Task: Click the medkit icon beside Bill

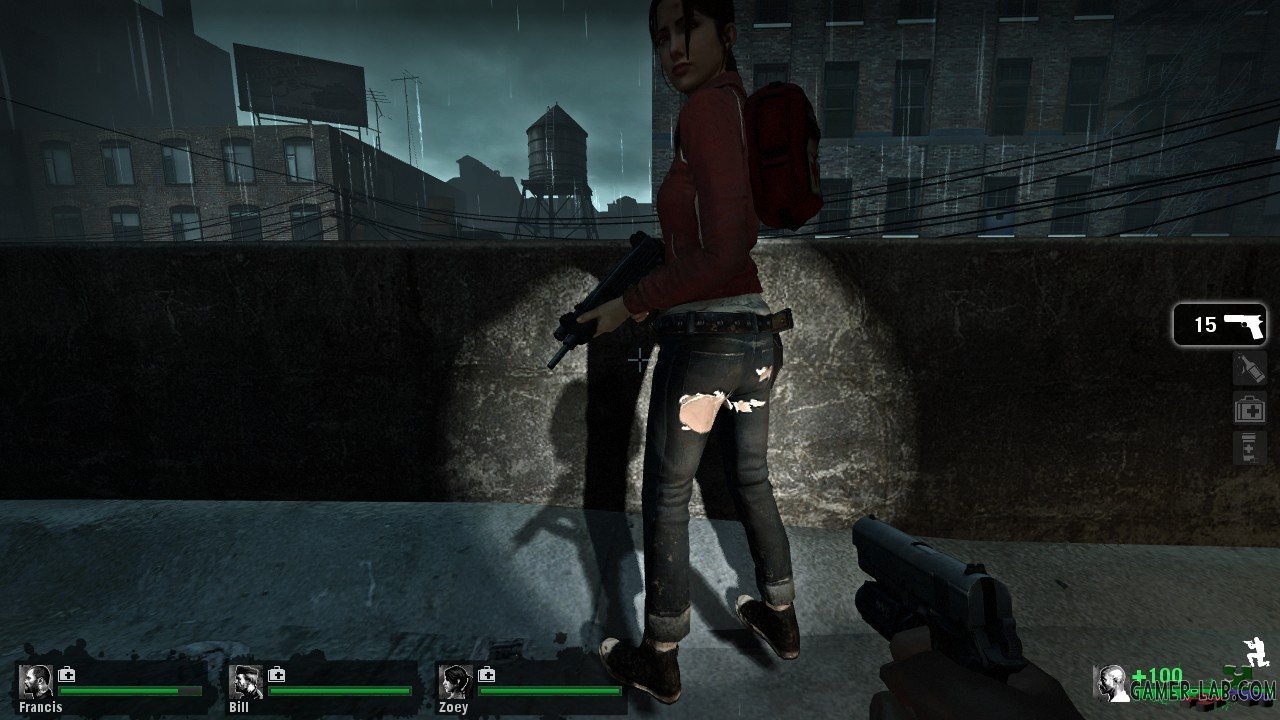Action: (277, 674)
